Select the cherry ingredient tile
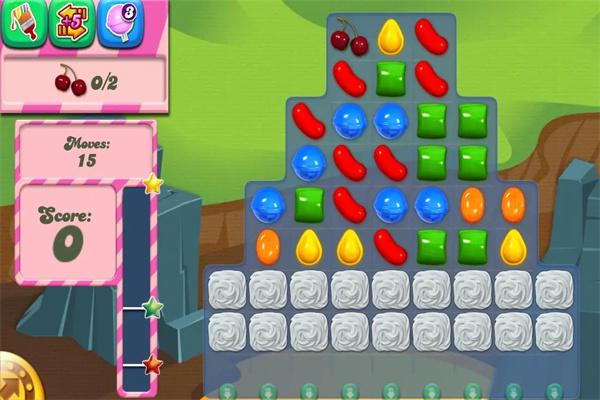The image size is (600, 400). [x=349, y=37]
